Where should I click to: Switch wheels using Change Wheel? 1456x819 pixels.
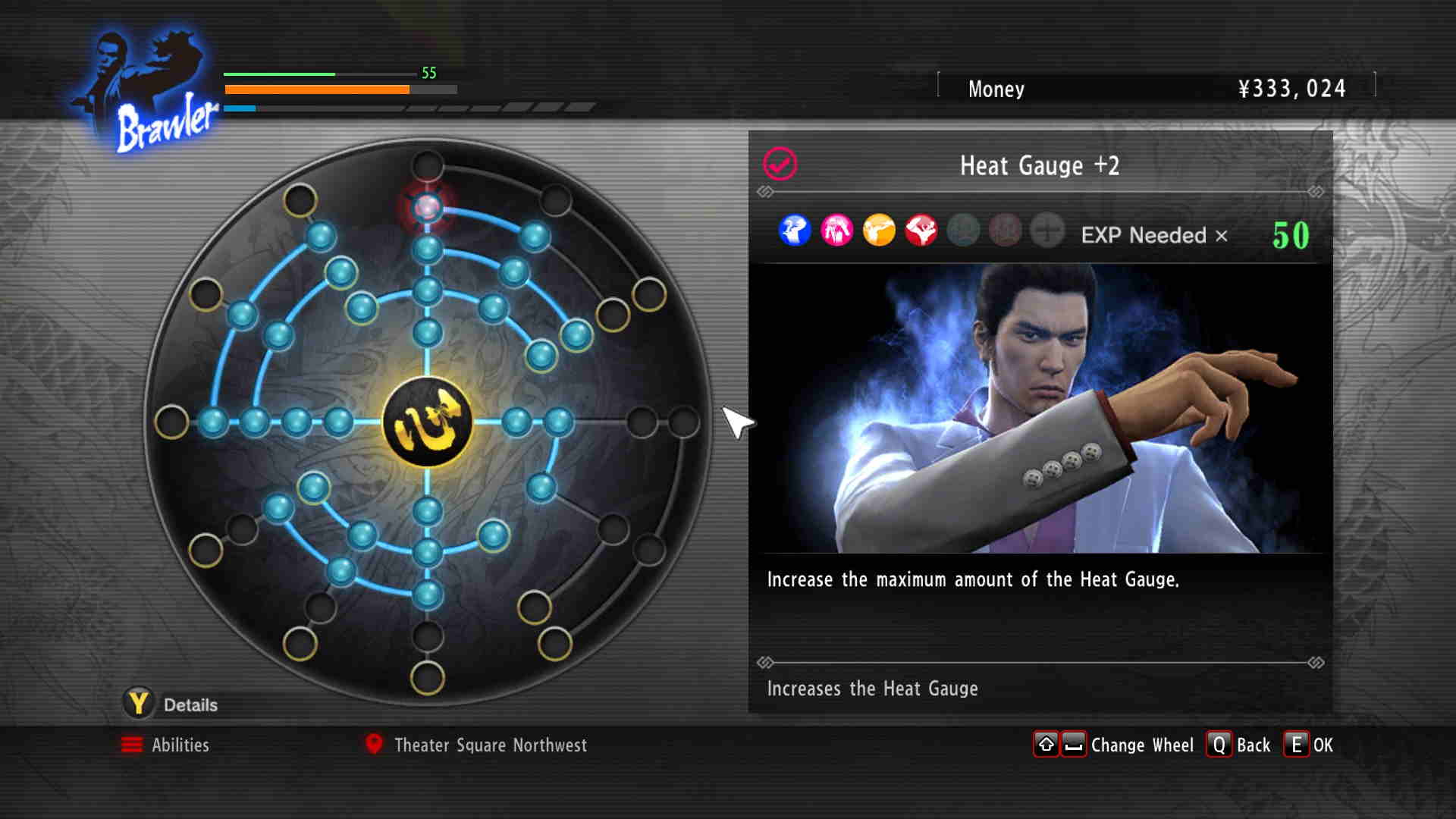click(1115, 745)
